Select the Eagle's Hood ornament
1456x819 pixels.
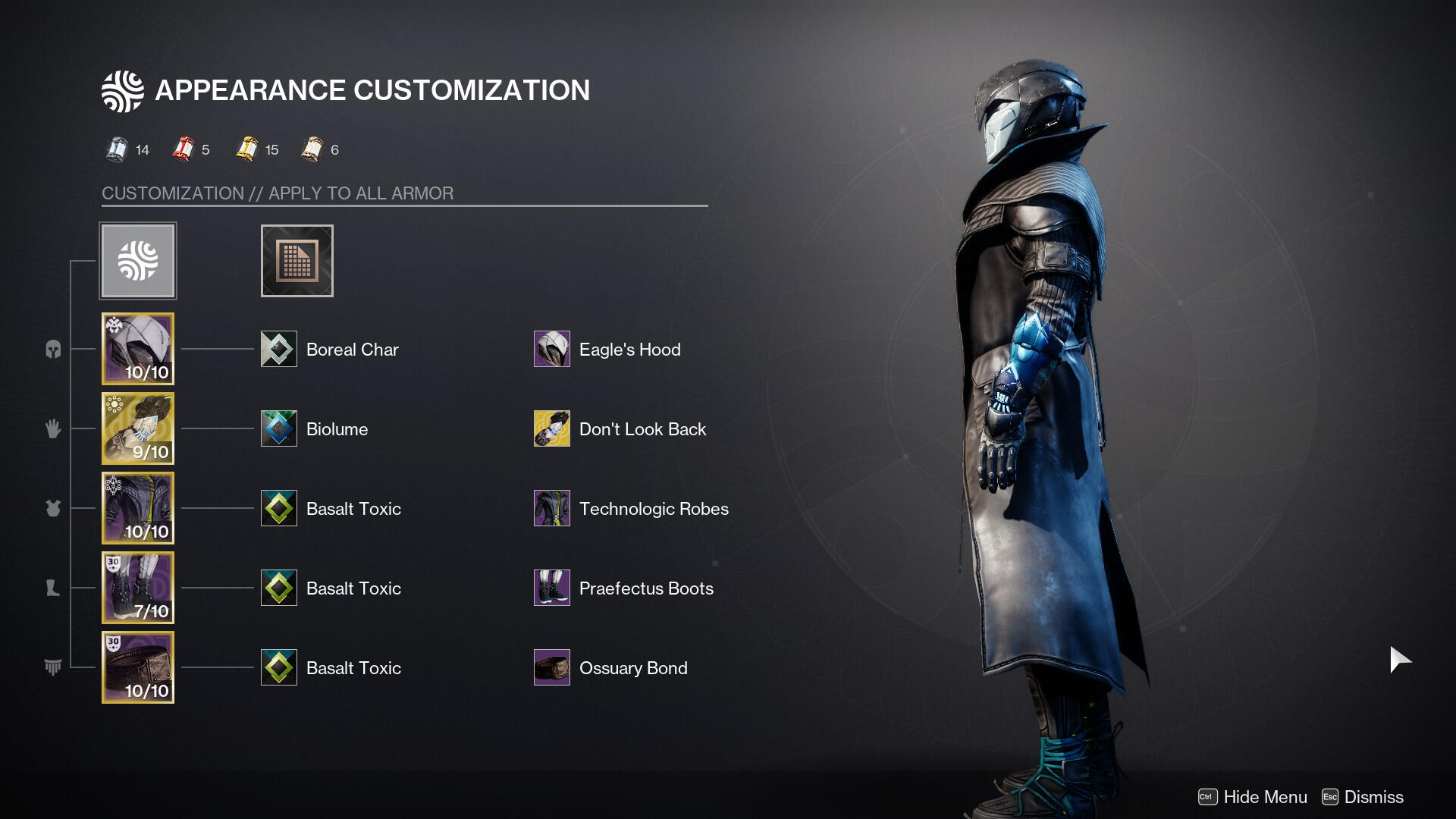[552, 349]
